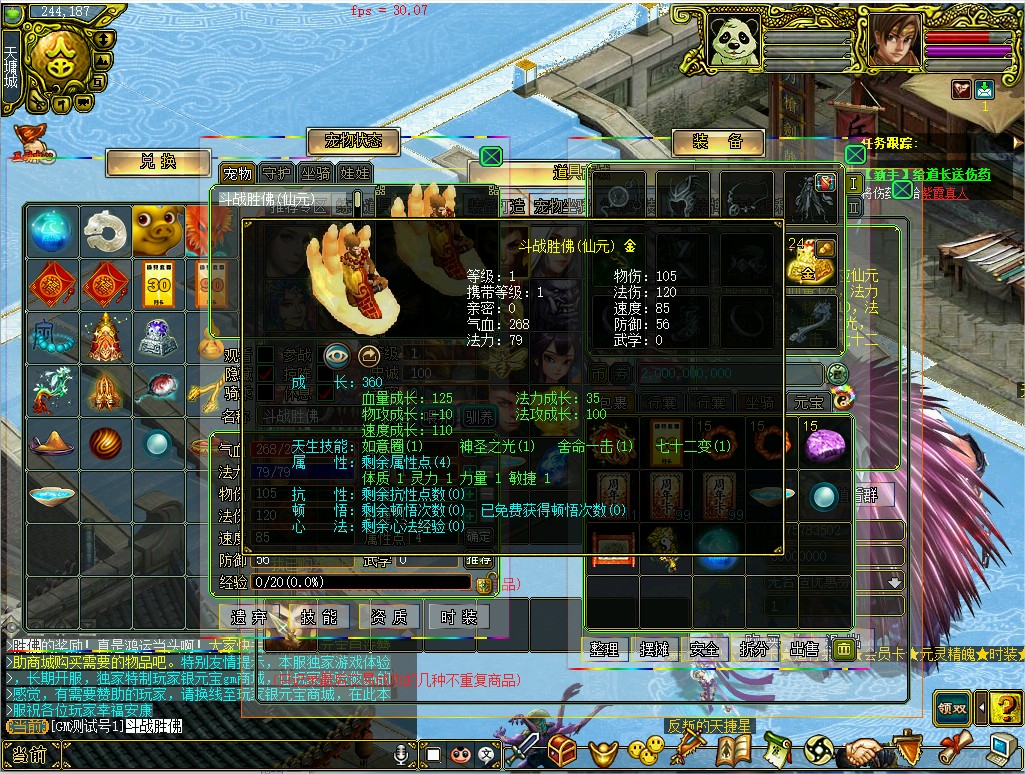Close the equipment window
This screenshot has width=1025, height=774.
pyautogui.click(x=855, y=154)
